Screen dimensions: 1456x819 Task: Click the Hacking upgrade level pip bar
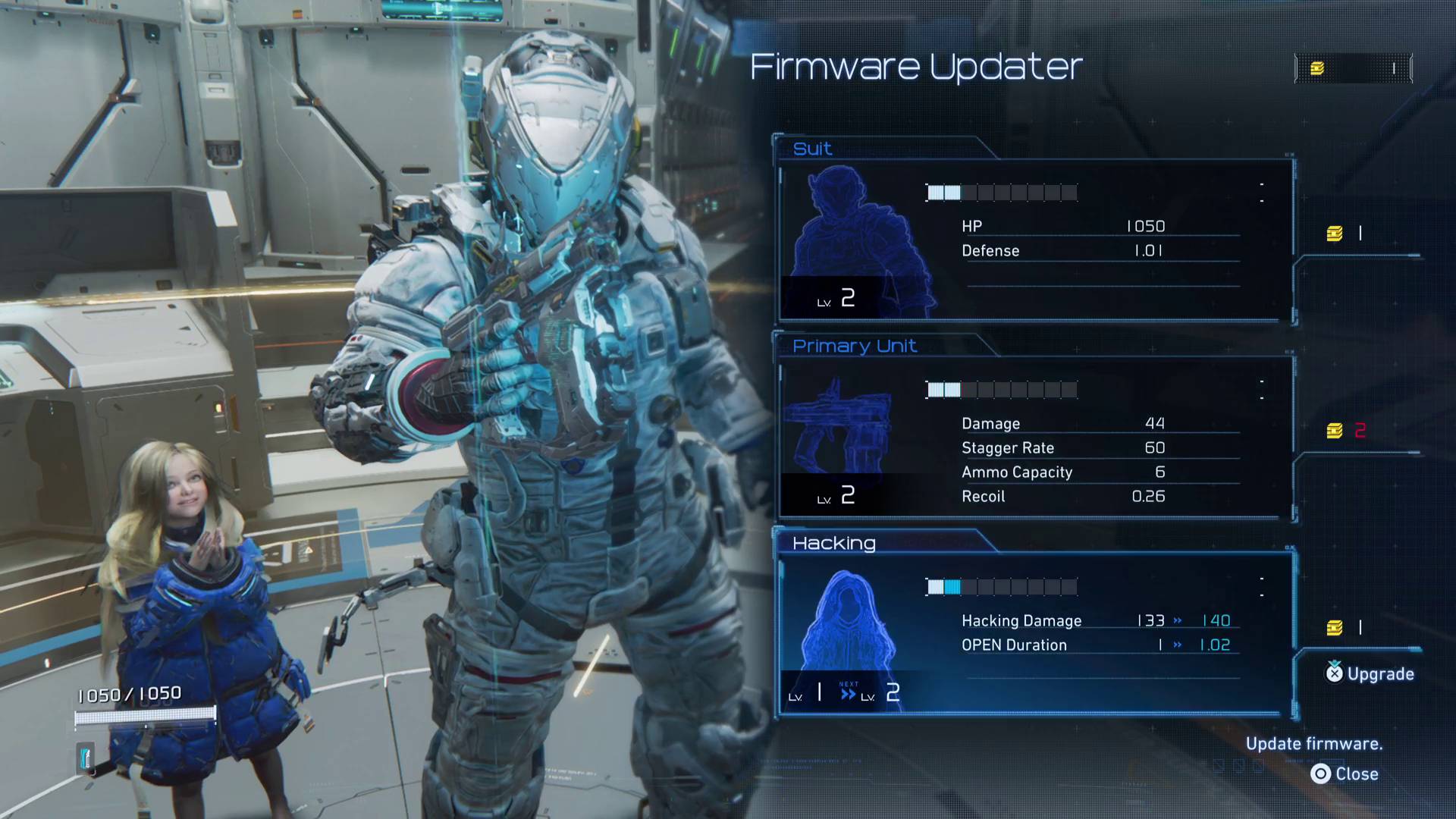click(x=1003, y=586)
